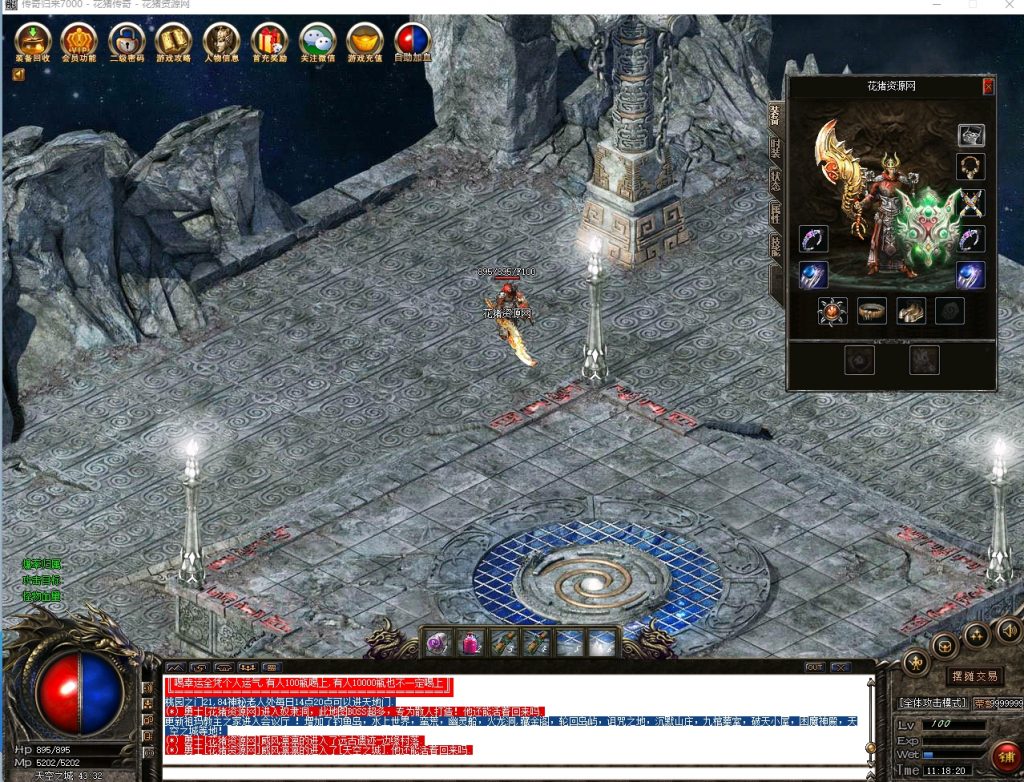
Task: Select the equipped necklace slot
Action: pos(970,167)
